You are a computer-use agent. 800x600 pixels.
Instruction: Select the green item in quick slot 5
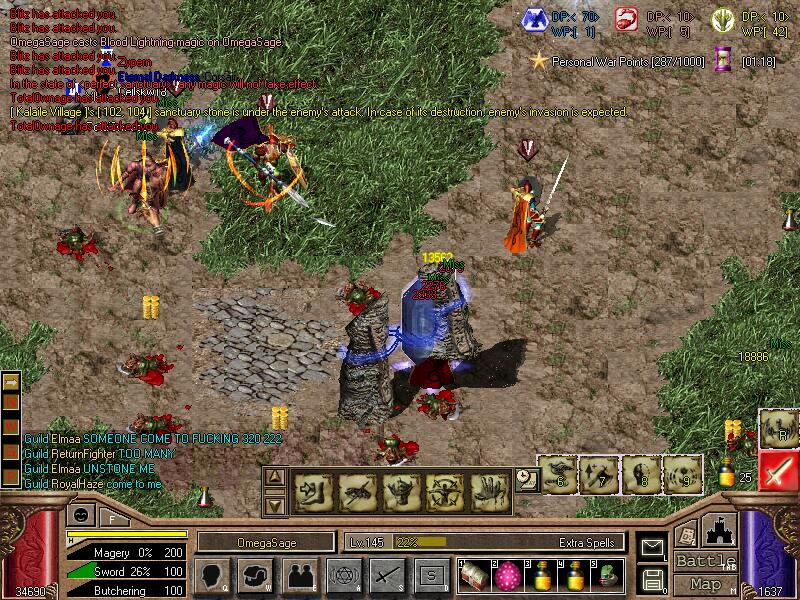click(608, 574)
